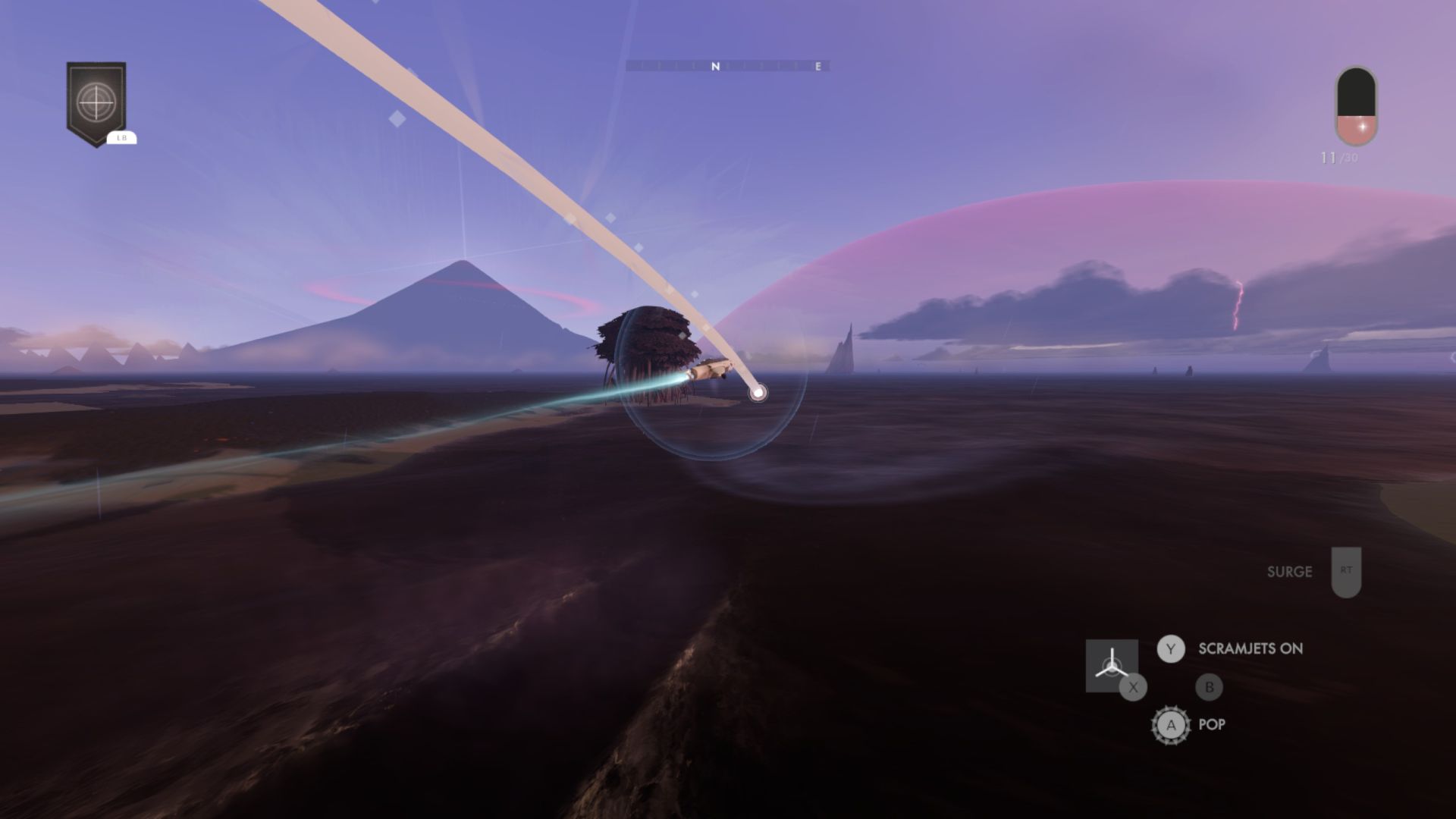
Task: Toggle the POP ability
Action: pyautogui.click(x=1213, y=725)
